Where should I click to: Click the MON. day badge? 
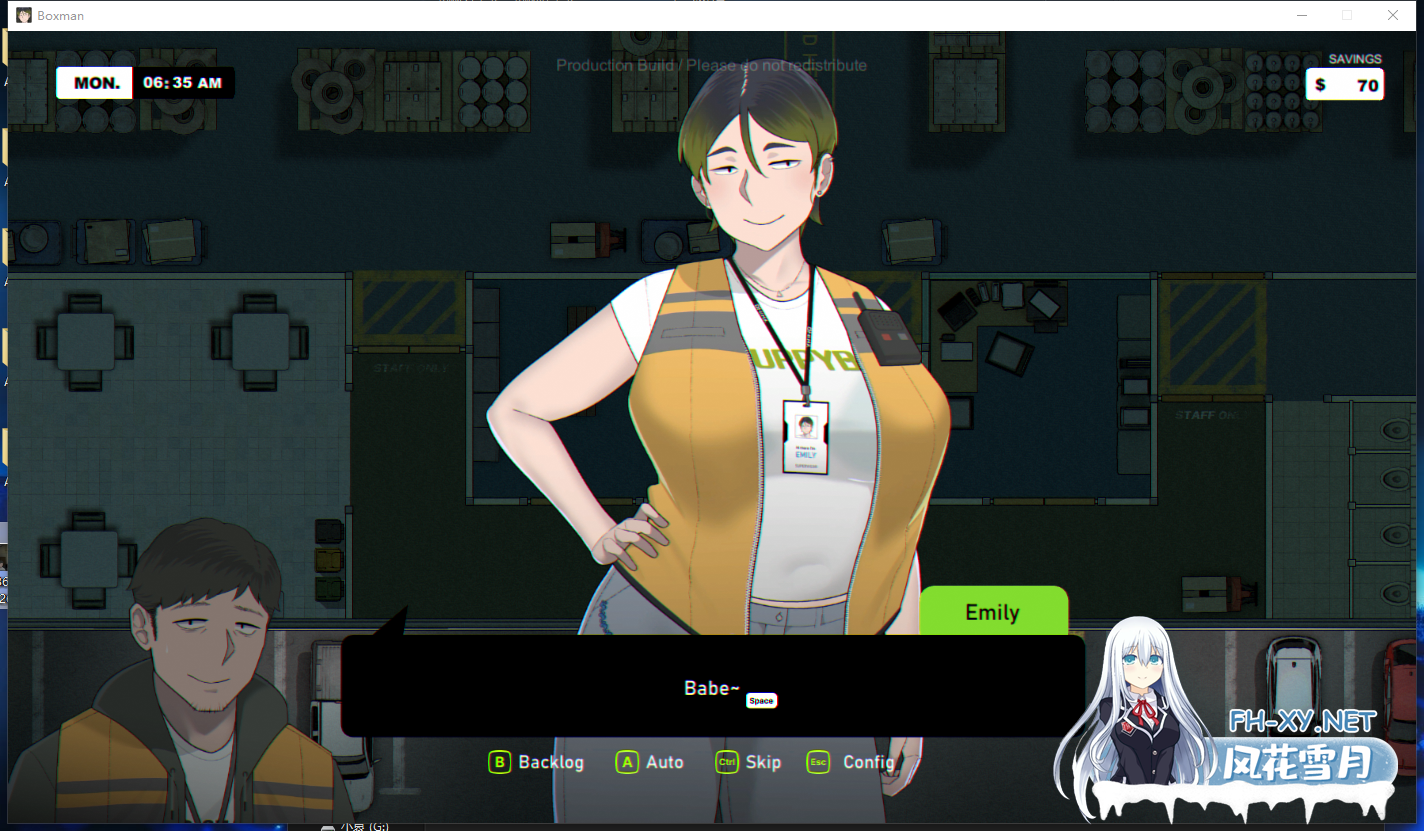point(93,82)
